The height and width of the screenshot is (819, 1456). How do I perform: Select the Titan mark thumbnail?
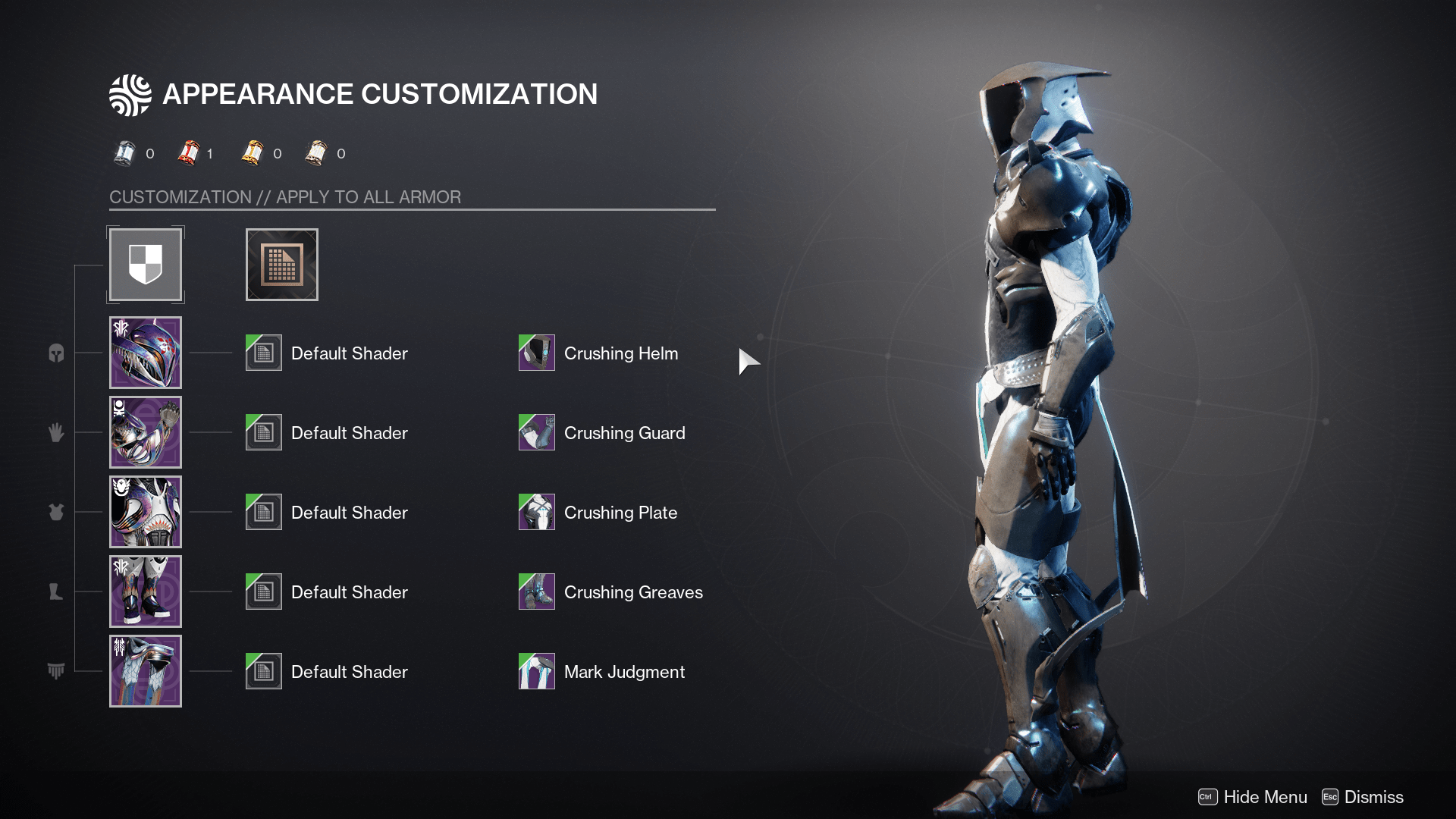(146, 671)
